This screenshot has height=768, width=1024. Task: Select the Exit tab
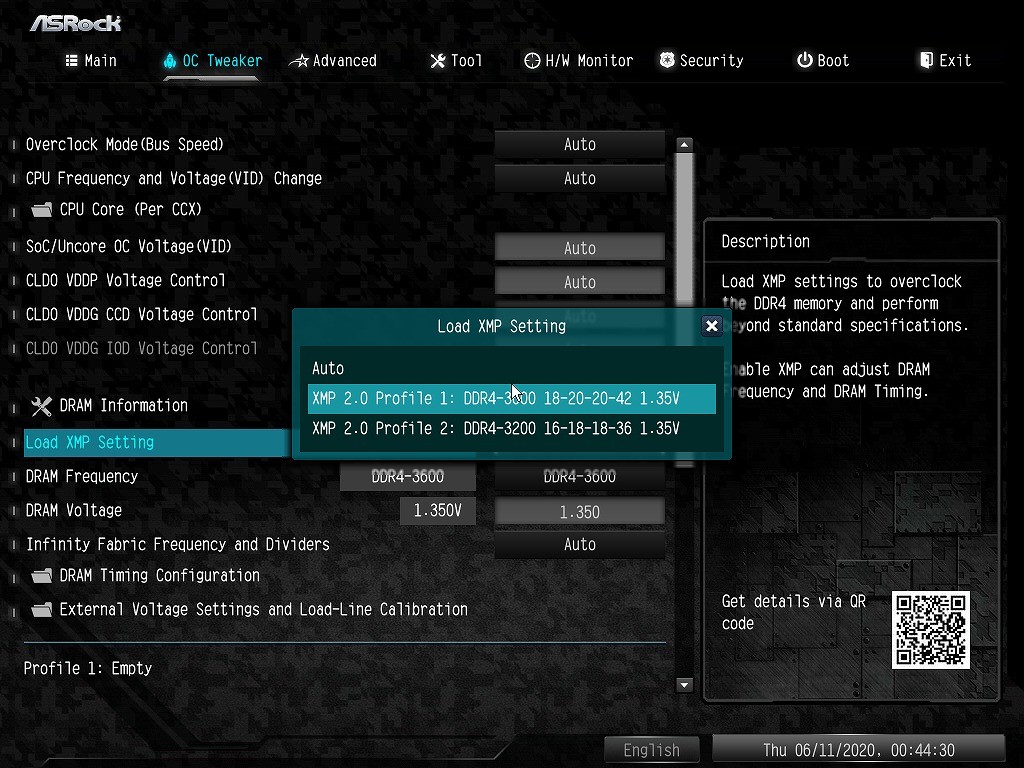coord(945,61)
